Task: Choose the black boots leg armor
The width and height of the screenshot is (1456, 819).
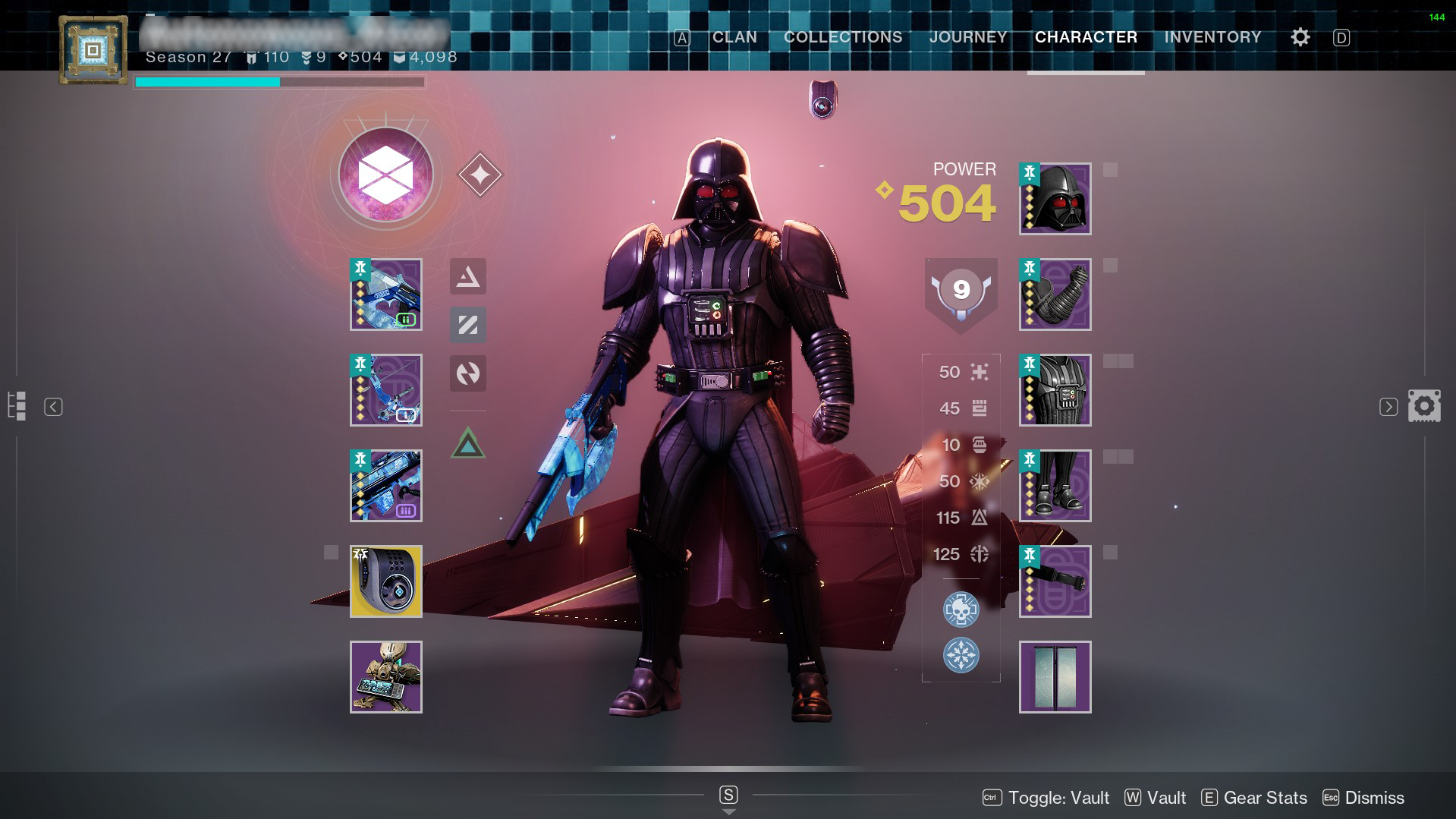Action: 1055,486
